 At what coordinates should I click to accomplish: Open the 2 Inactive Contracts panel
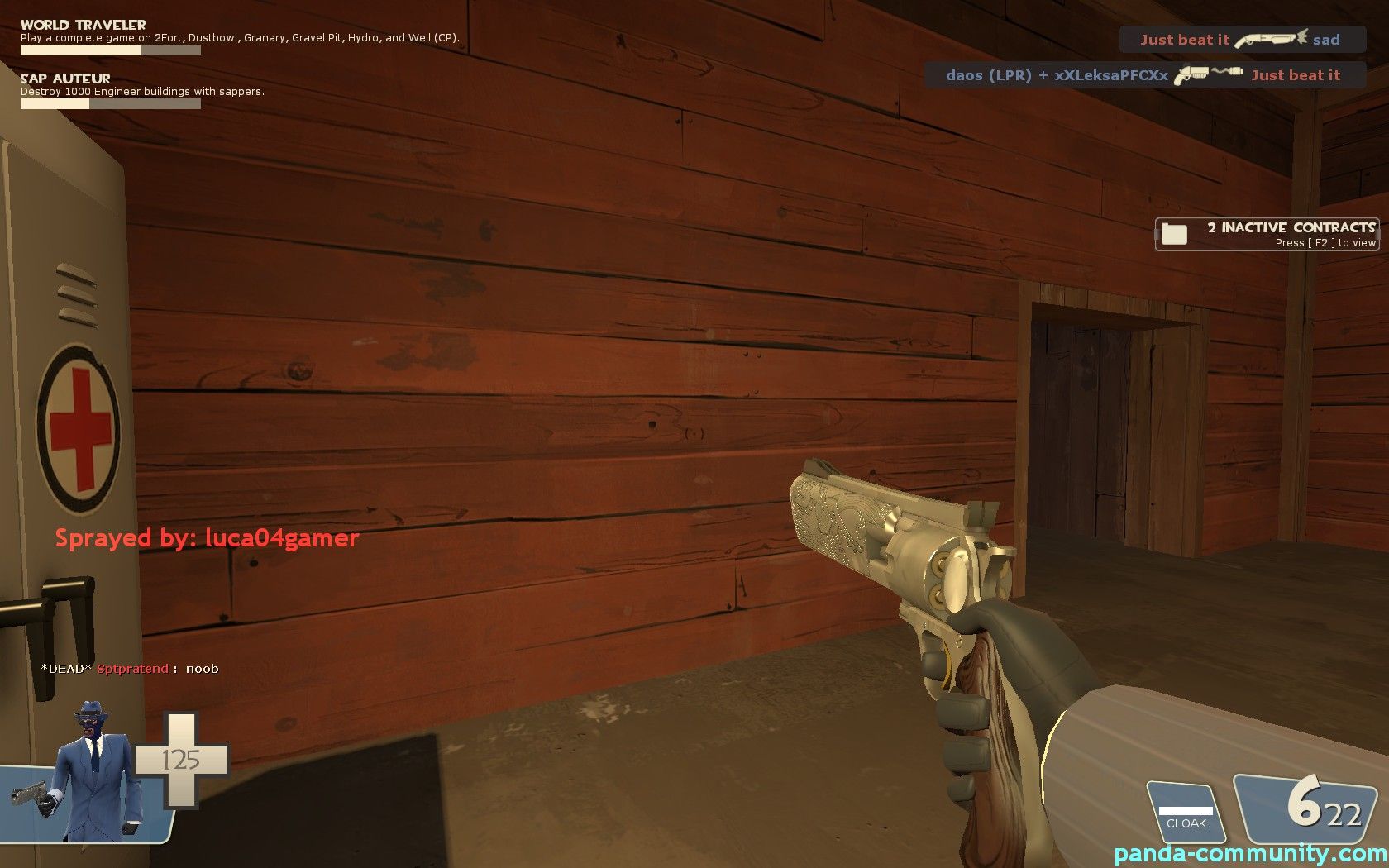click(x=1267, y=234)
